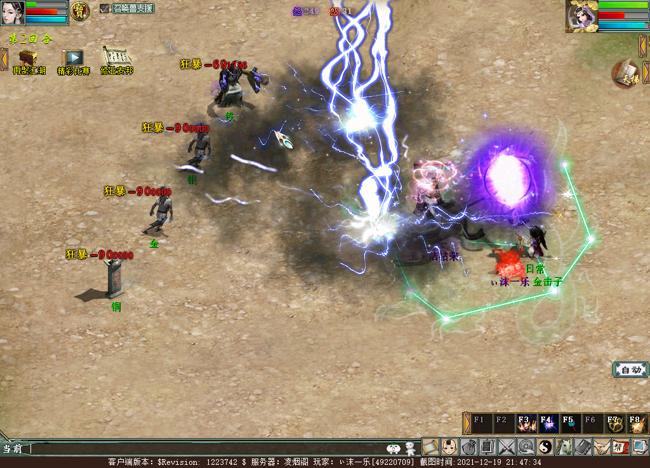
Task: Activate the F7 golden paw skill
Action: pos(615,424)
